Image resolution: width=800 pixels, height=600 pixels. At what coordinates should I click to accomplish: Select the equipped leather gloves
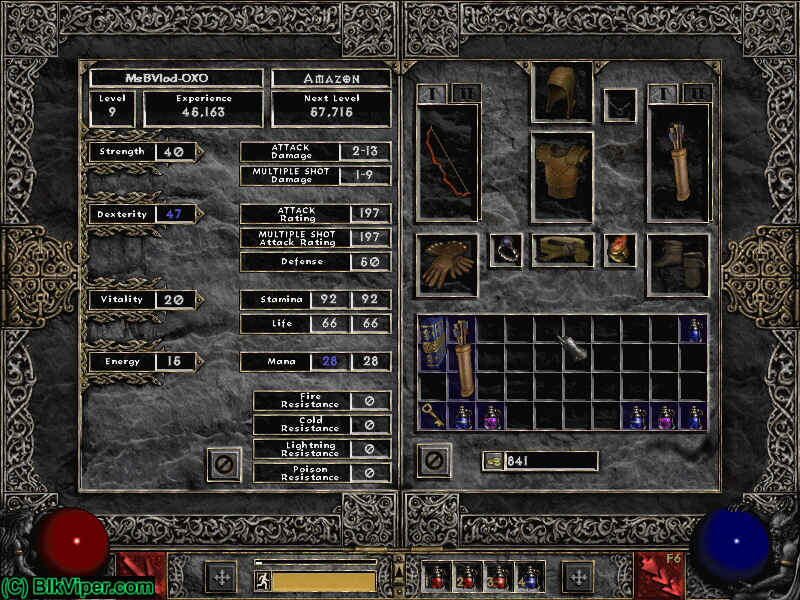click(x=447, y=265)
